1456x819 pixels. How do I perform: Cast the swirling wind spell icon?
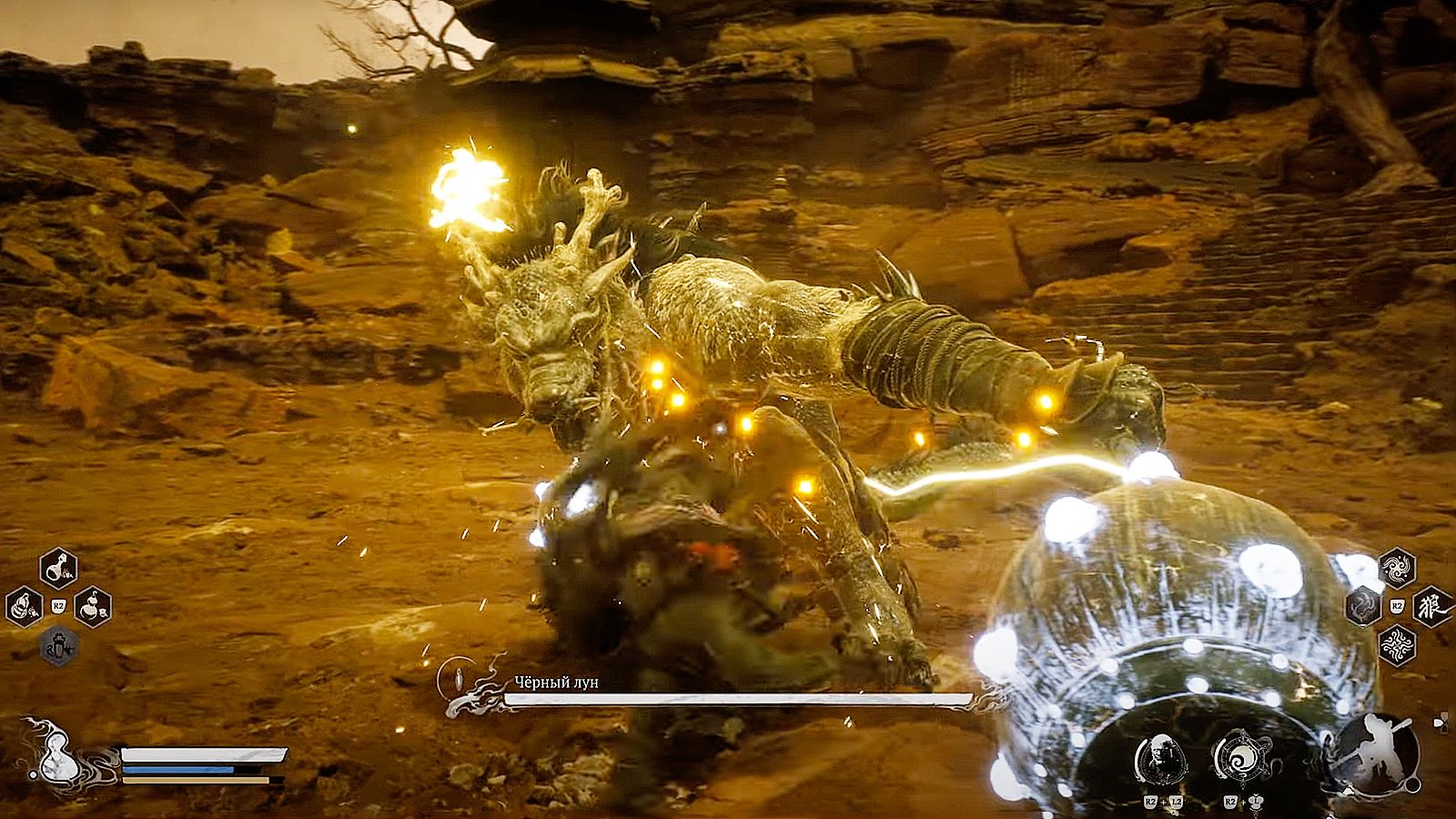[1396, 571]
